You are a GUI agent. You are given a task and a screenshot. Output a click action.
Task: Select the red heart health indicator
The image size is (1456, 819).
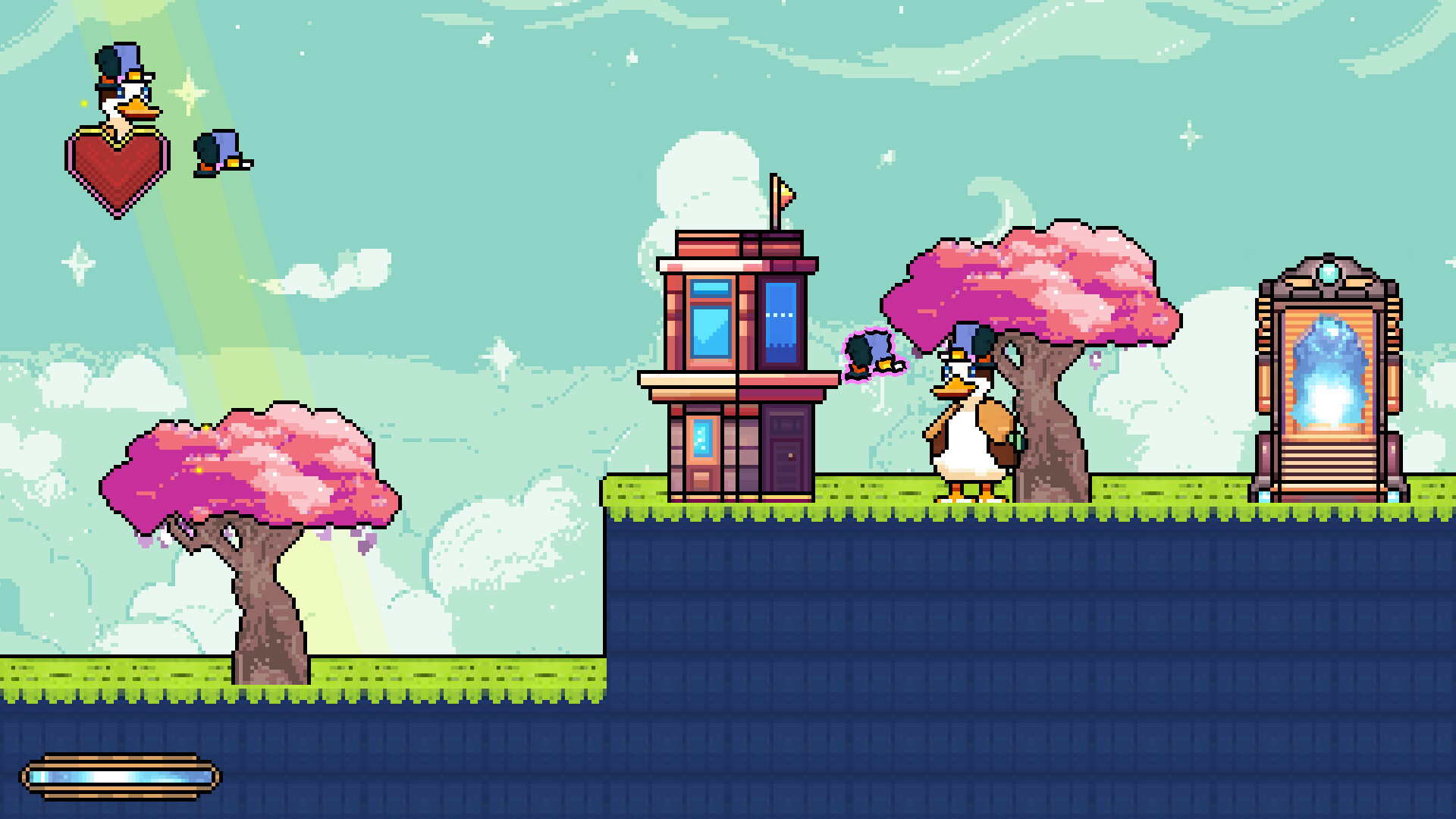click(115, 171)
